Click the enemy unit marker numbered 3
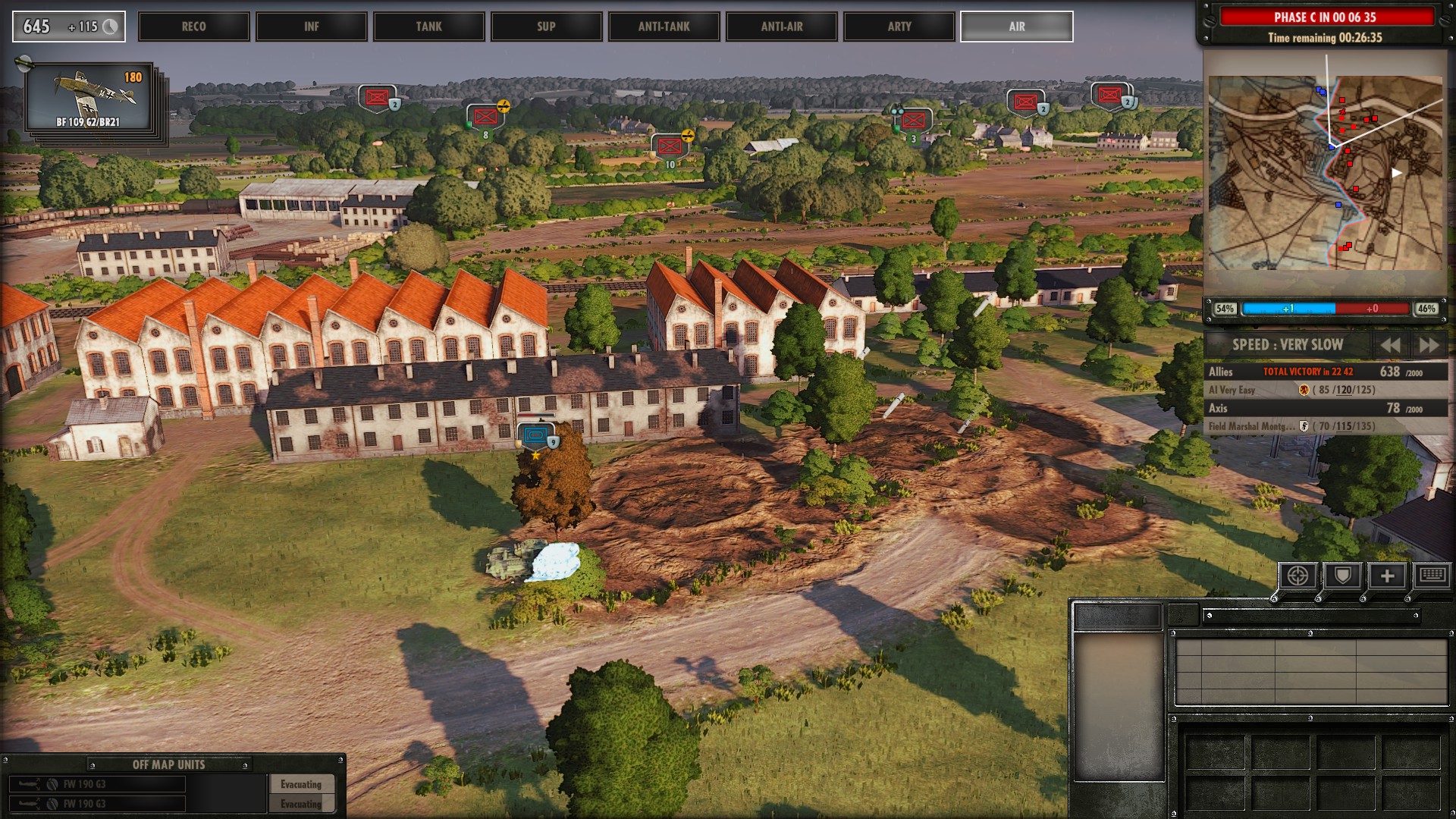 (x=913, y=121)
